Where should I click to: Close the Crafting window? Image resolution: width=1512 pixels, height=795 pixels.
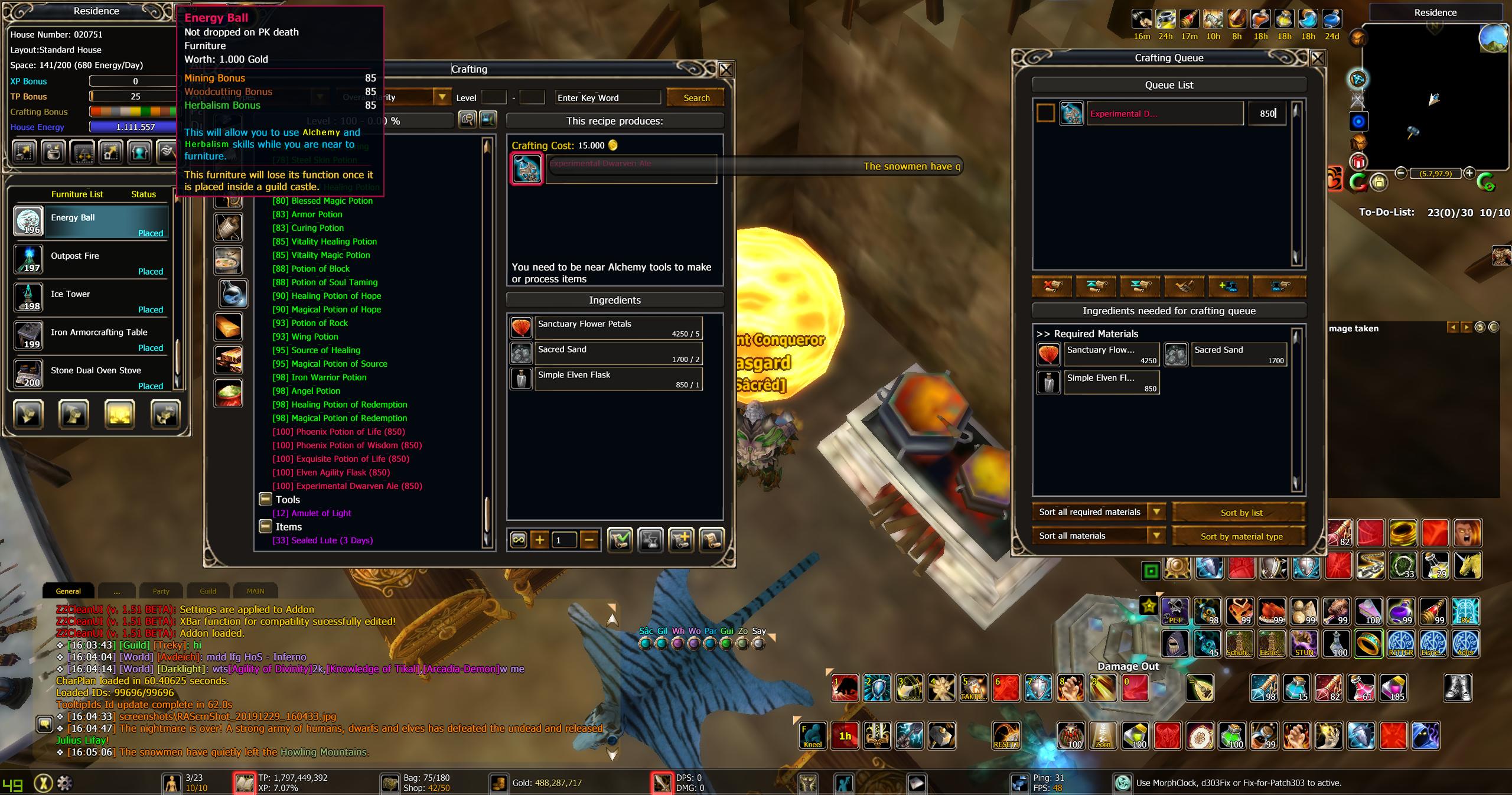(x=726, y=70)
